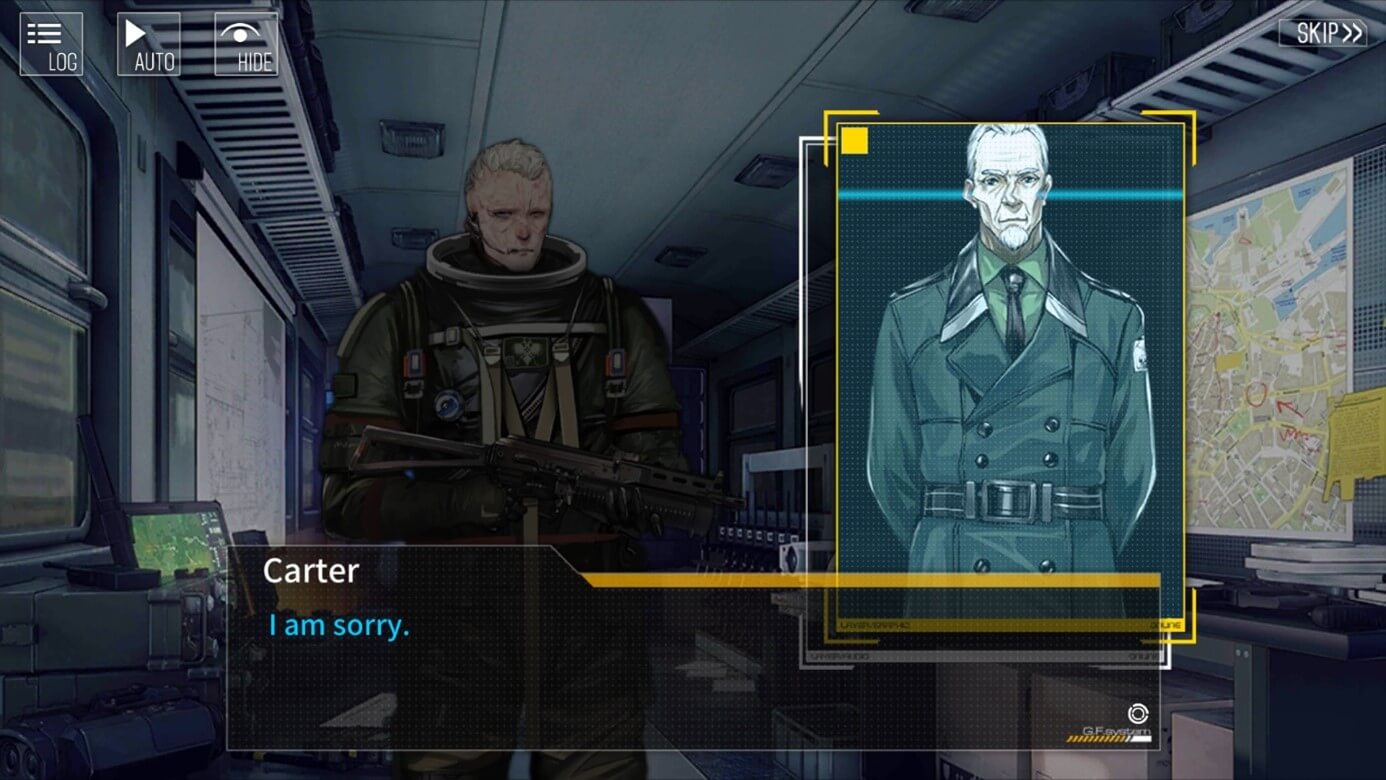
Task: Open the dialogue LOG
Action: pos(51,44)
